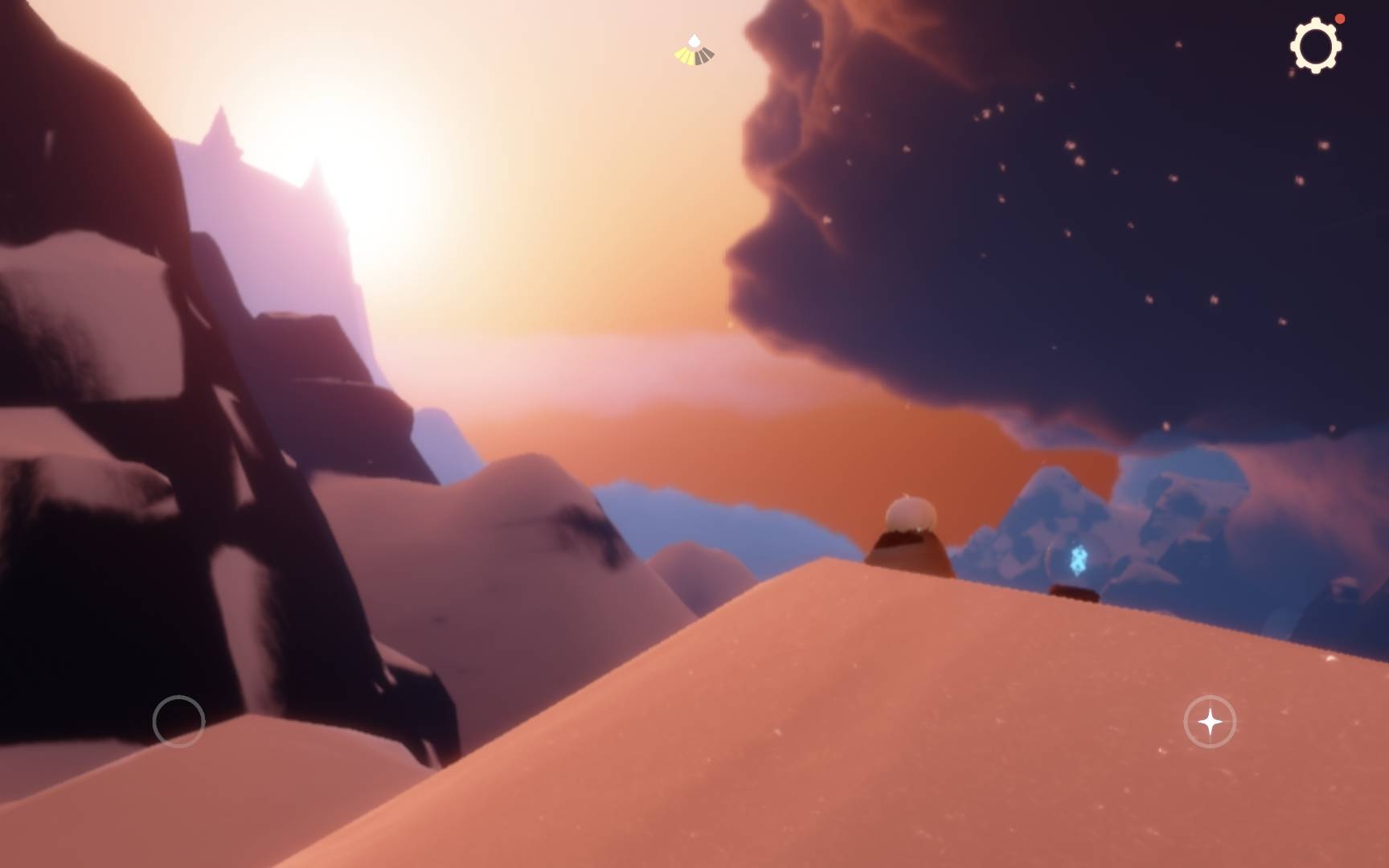
Task: Tap the empty circle joystick control
Action: [178, 722]
